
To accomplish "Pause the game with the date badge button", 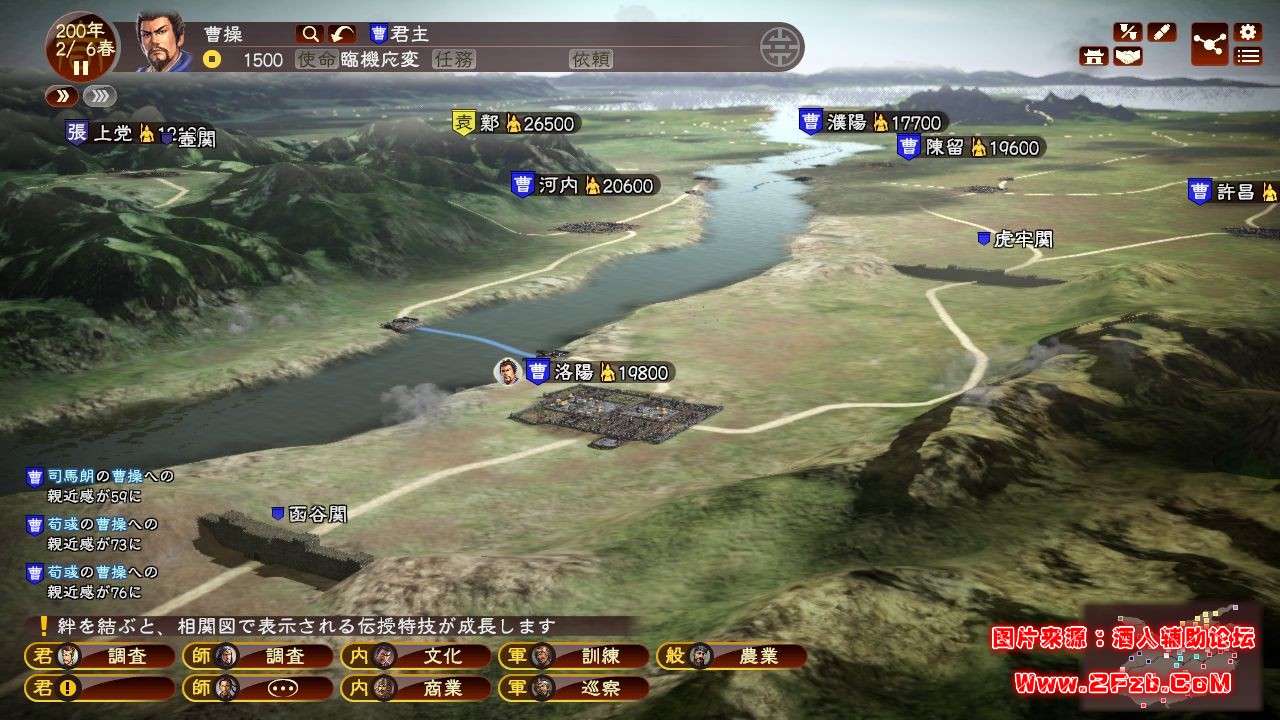I will 81,68.
